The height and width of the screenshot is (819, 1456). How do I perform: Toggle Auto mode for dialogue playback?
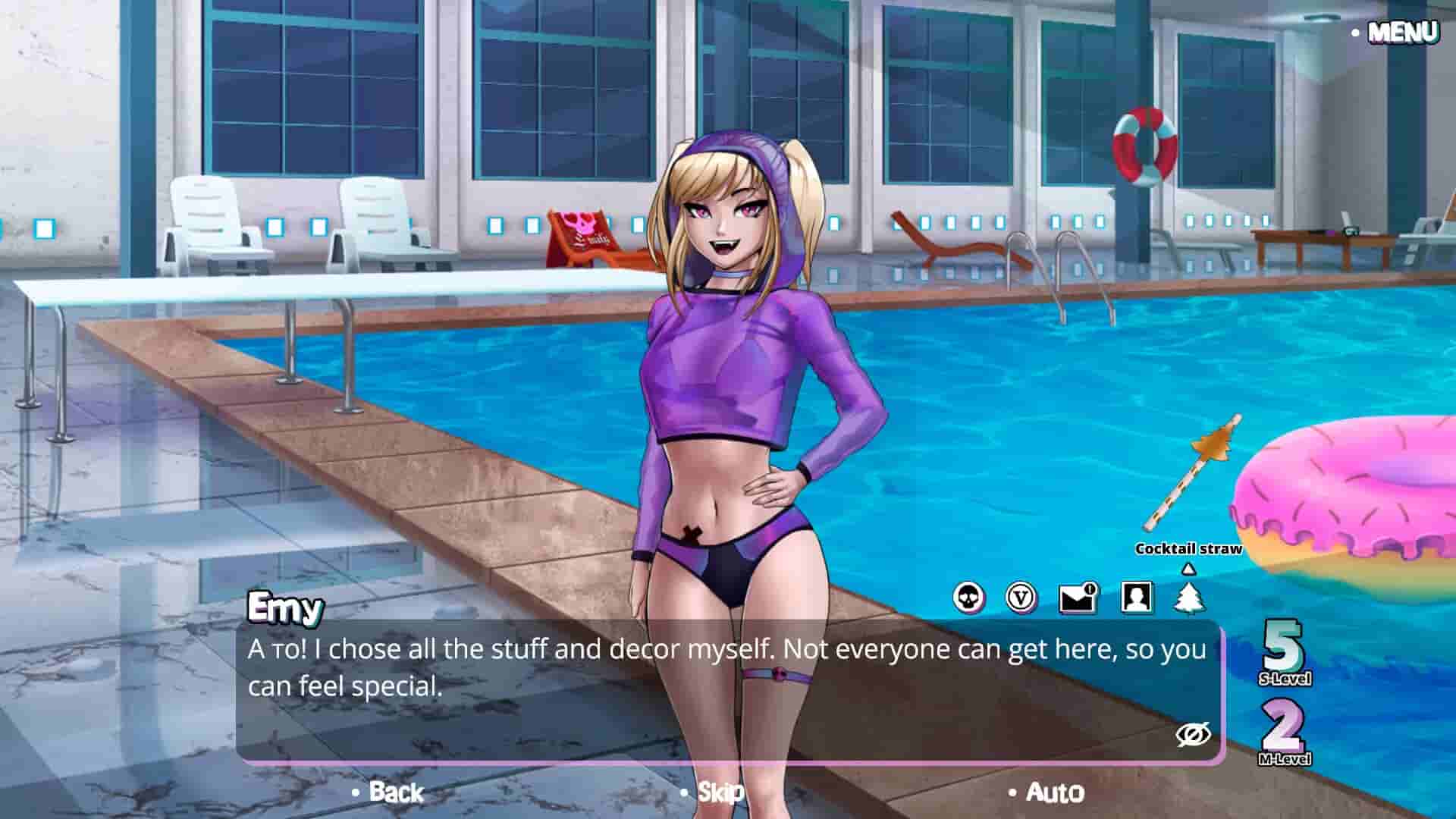tap(1053, 793)
